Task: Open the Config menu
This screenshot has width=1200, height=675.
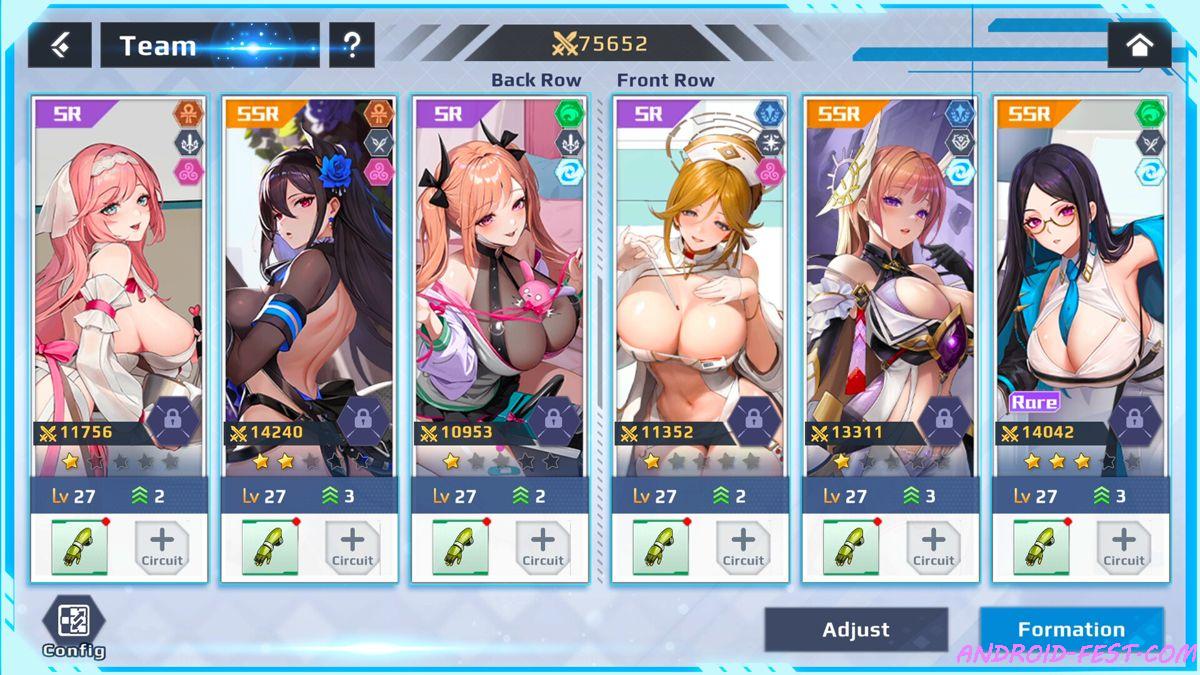Action: pos(73,626)
